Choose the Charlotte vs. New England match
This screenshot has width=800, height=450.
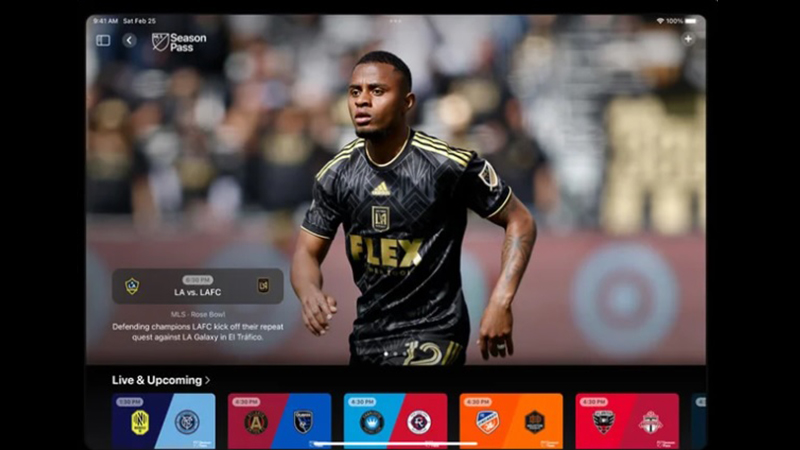tap(395, 421)
